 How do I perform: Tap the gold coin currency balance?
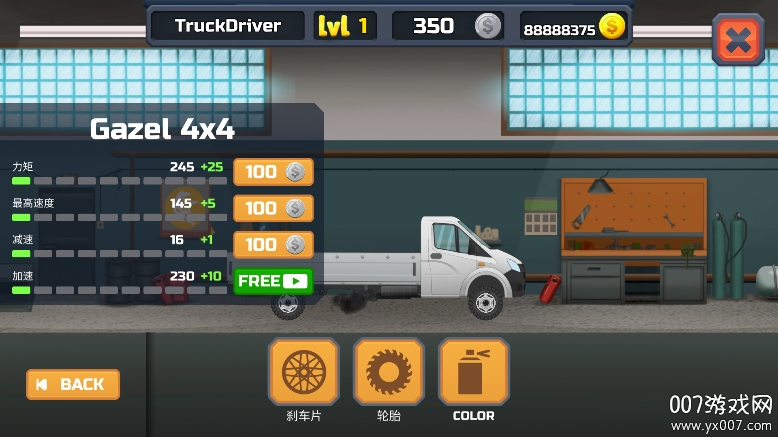click(574, 26)
